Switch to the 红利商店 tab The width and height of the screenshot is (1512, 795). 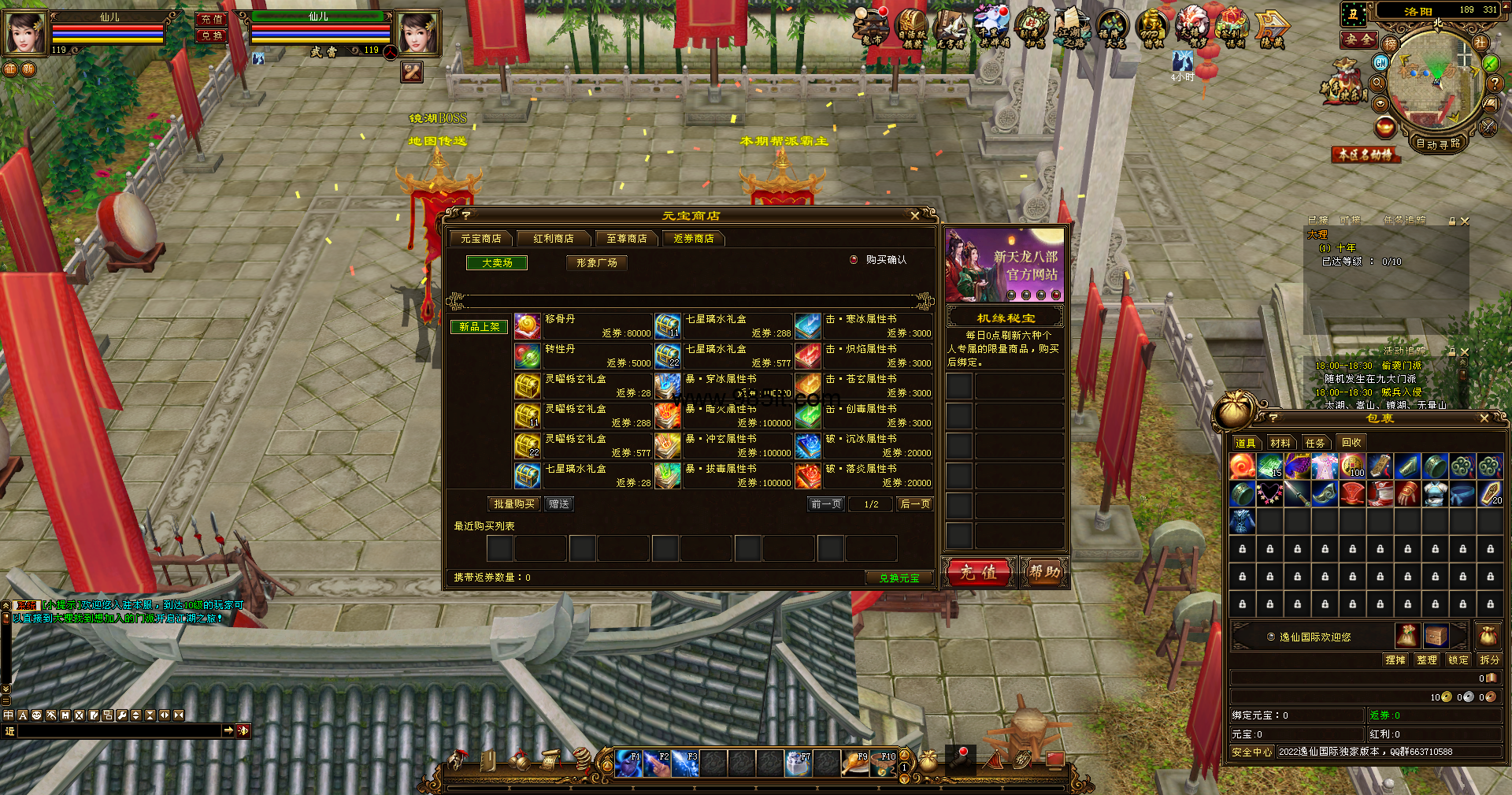coord(553,239)
